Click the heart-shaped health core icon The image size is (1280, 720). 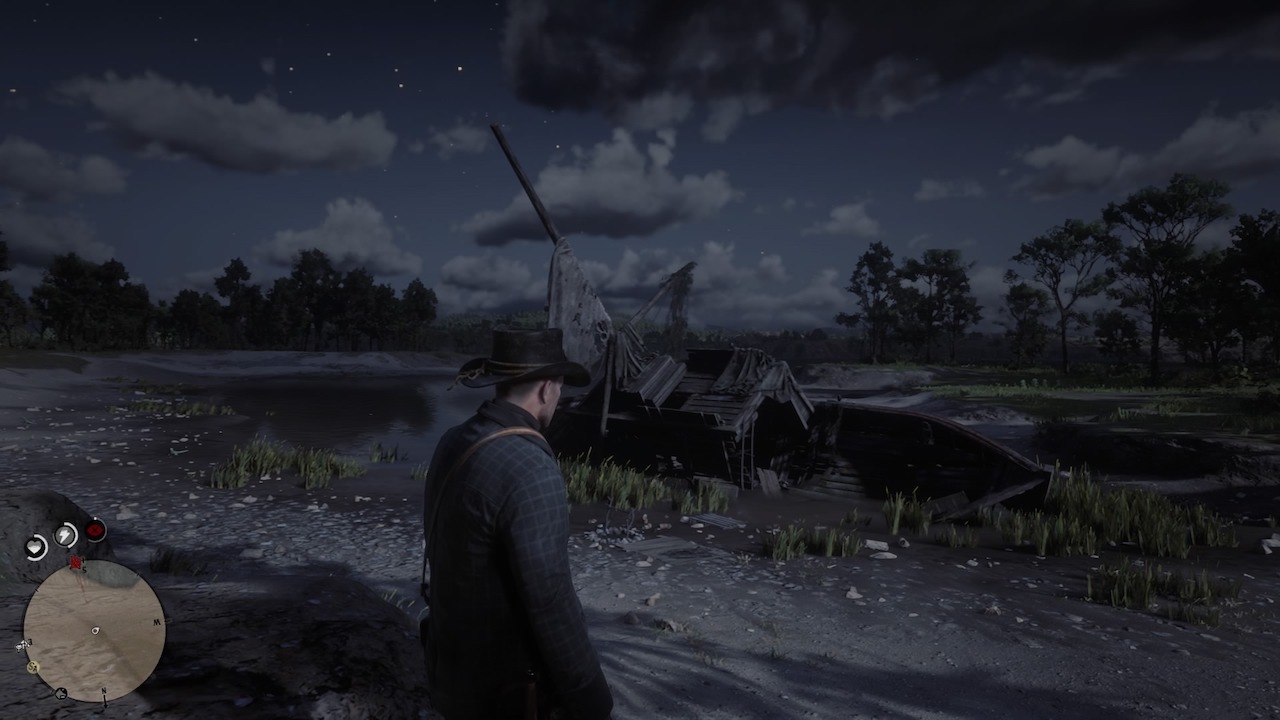click(35, 545)
